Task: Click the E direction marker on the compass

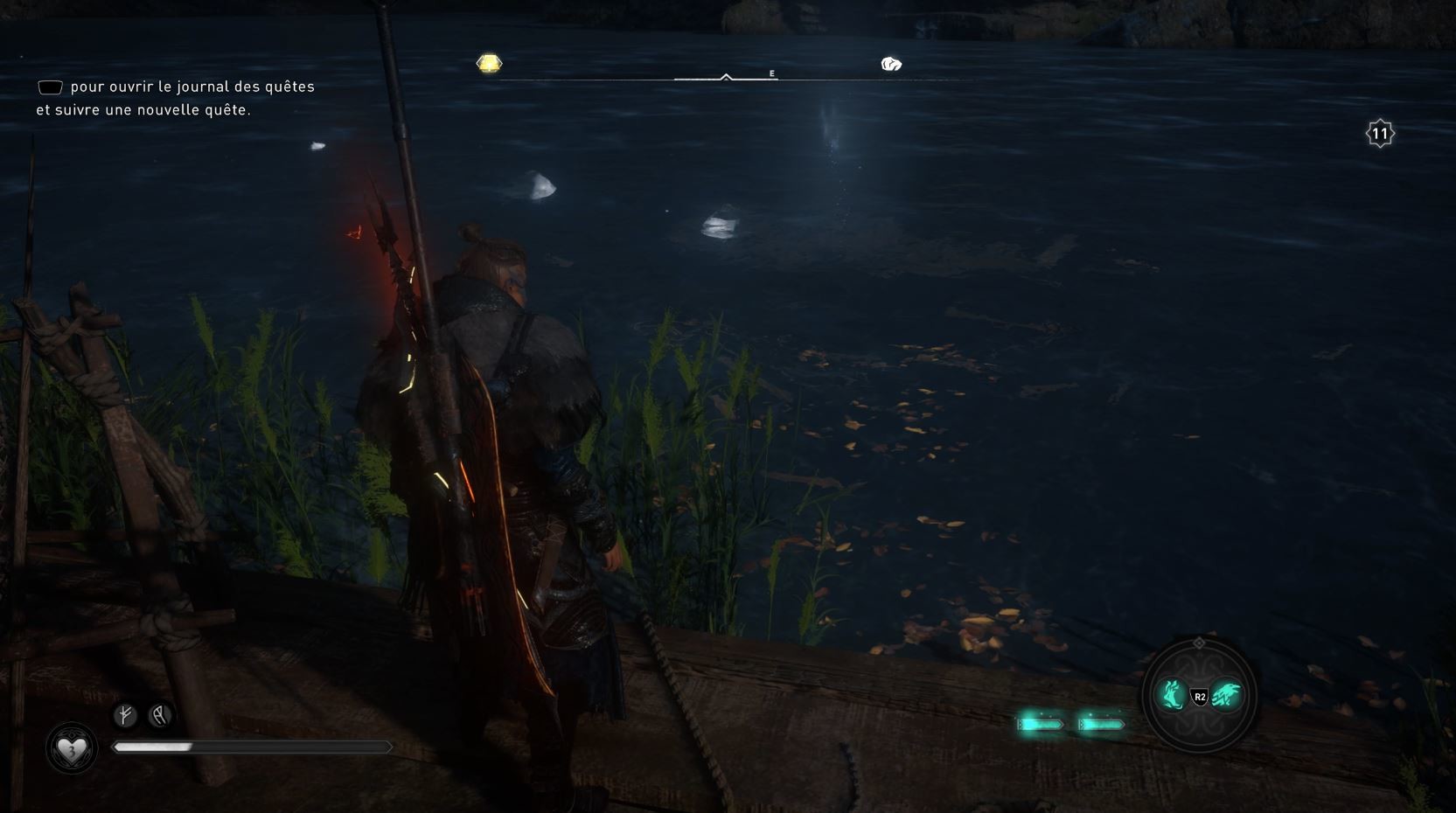Action: (772, 73)
